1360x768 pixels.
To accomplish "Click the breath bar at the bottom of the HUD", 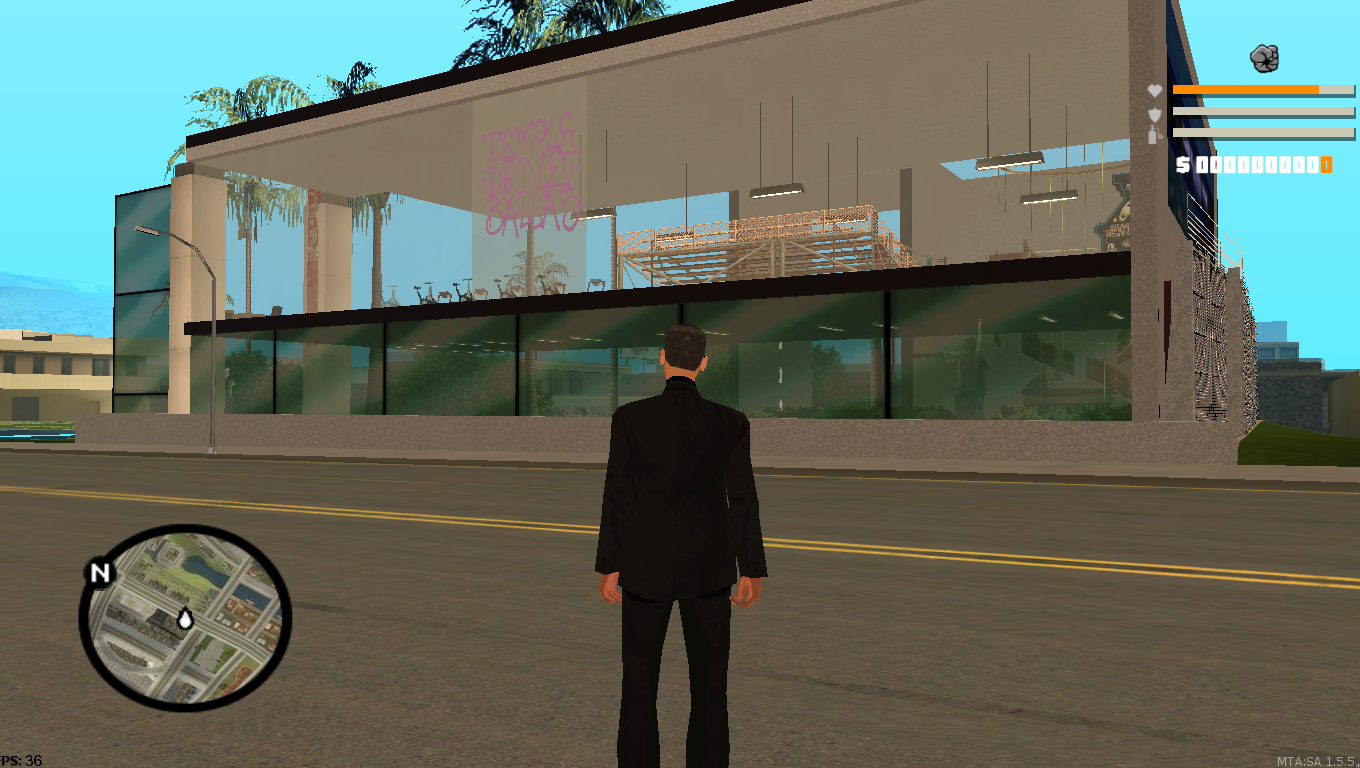I will pyautogui.click(x=1262, y=135).
